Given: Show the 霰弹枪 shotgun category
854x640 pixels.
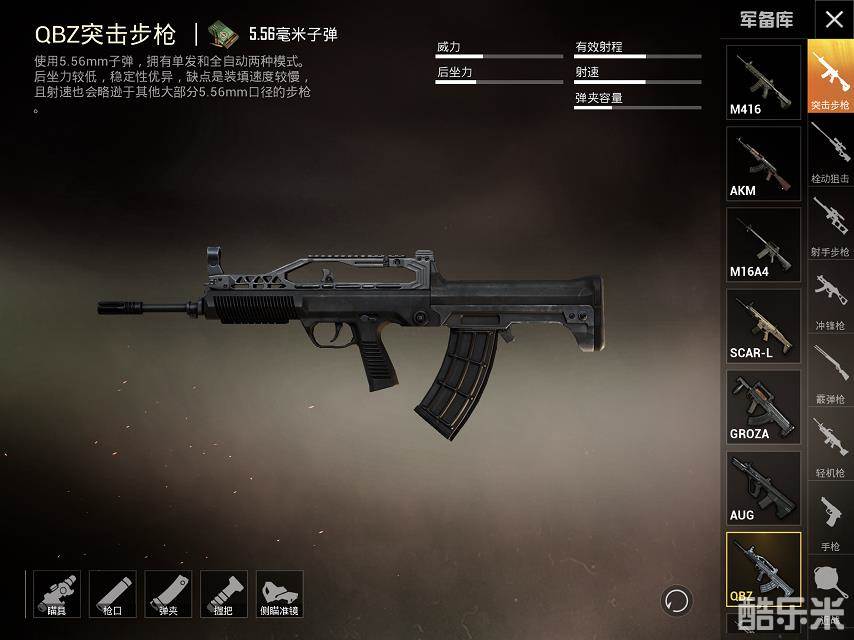Looking at the screenshot, I should click(830, 372).
